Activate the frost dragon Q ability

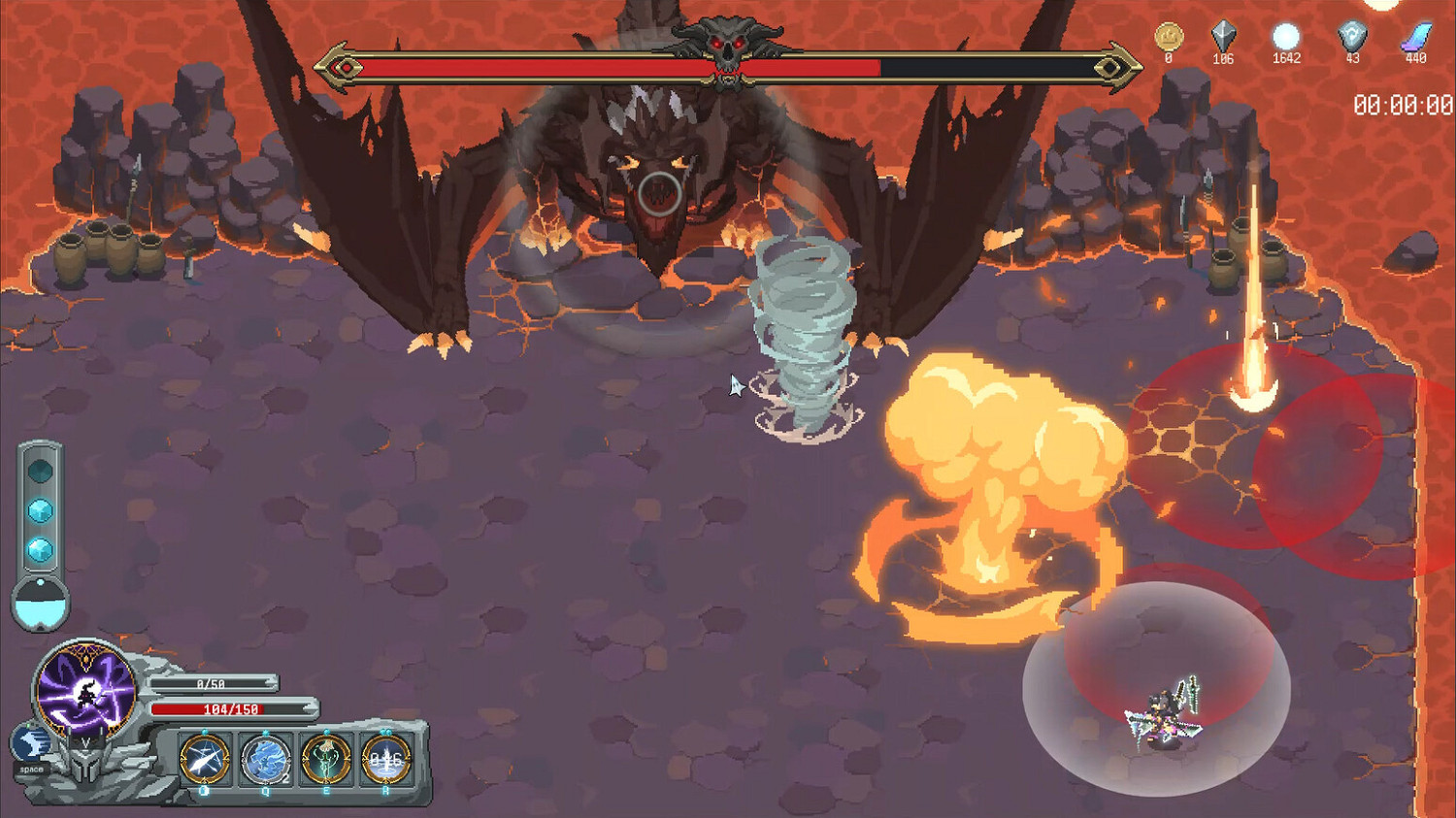coord(264,761)
